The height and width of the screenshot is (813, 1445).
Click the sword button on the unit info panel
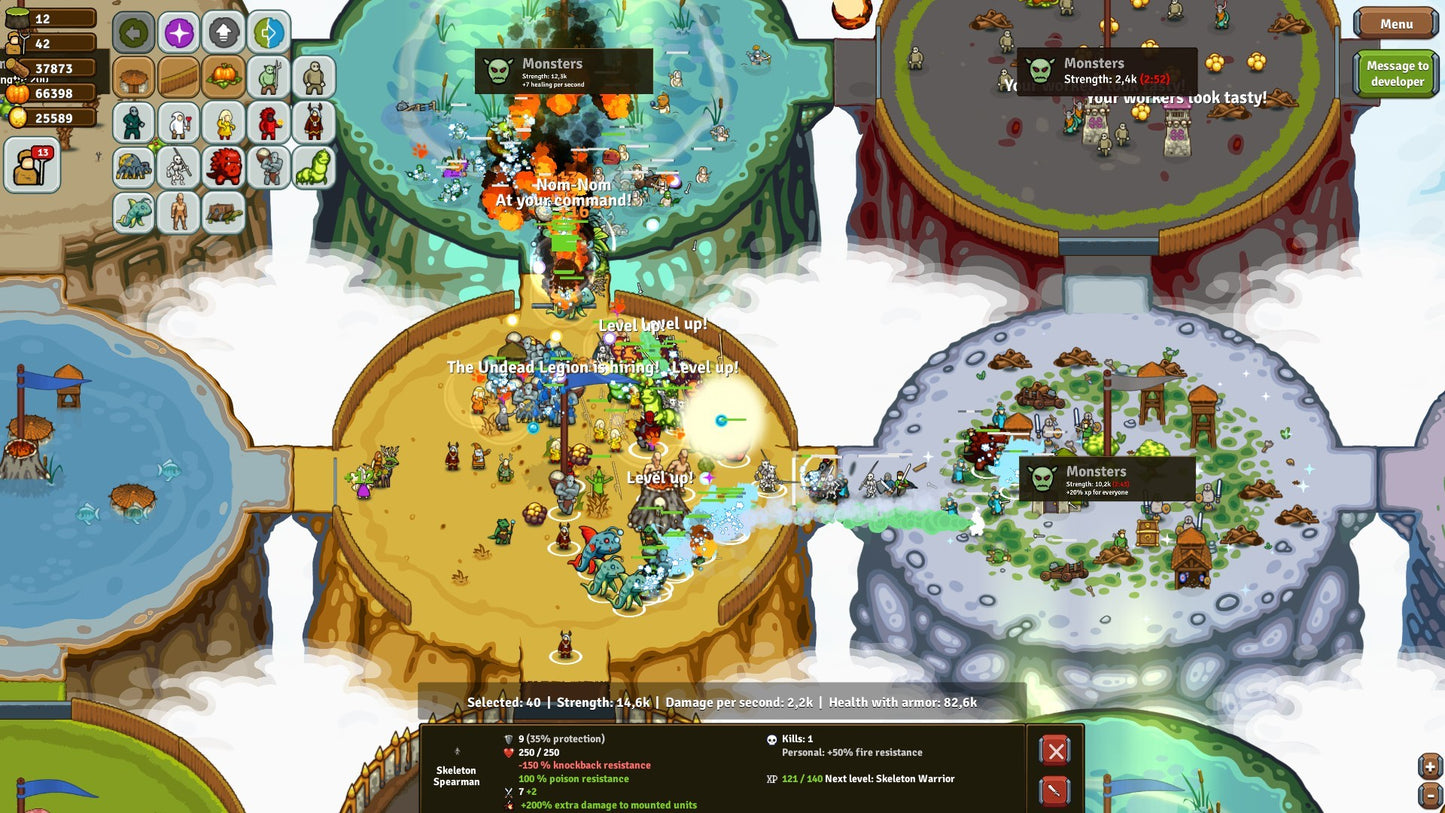point(1055,789)
